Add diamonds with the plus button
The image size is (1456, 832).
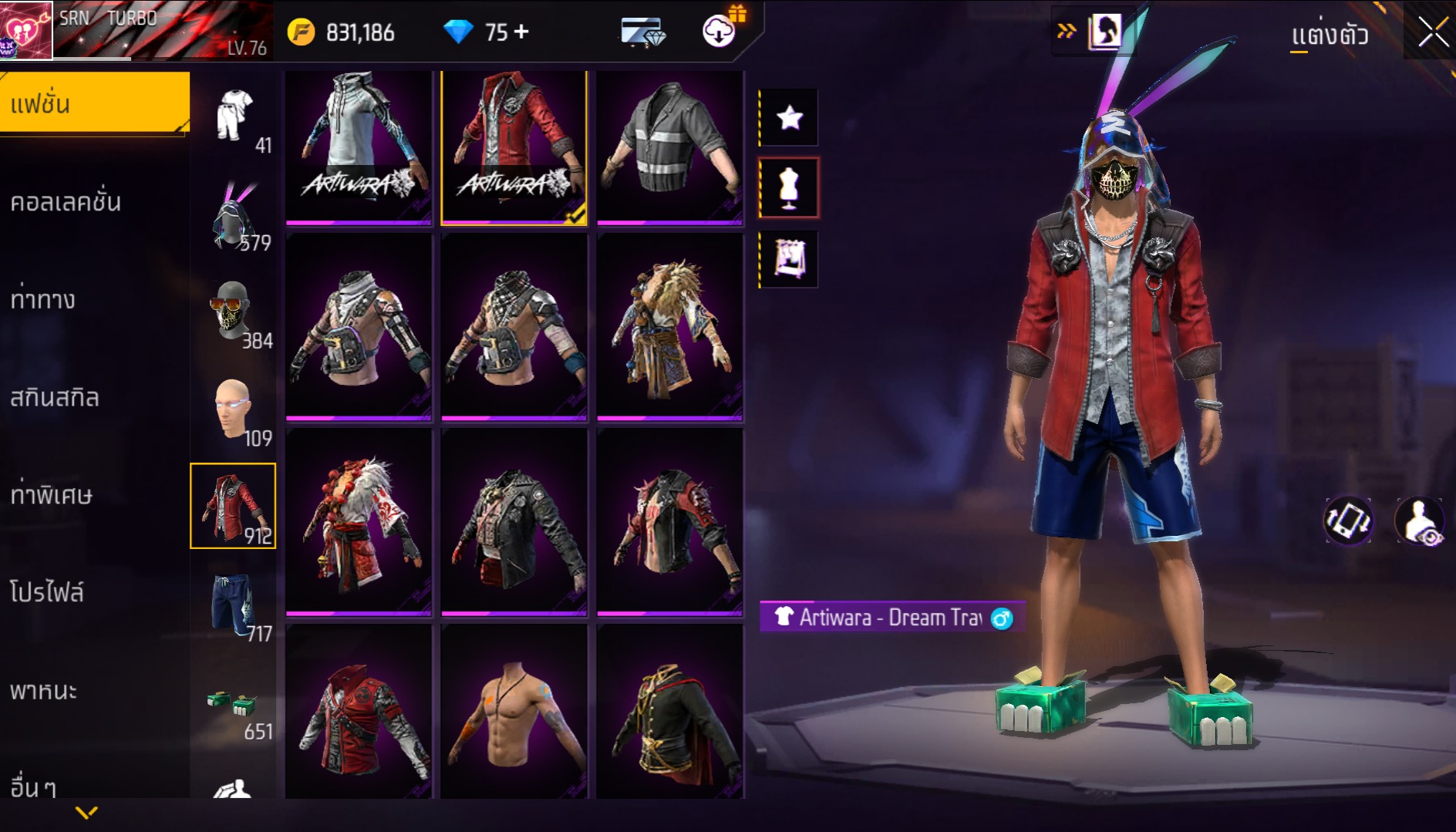(x=522, y=32)
